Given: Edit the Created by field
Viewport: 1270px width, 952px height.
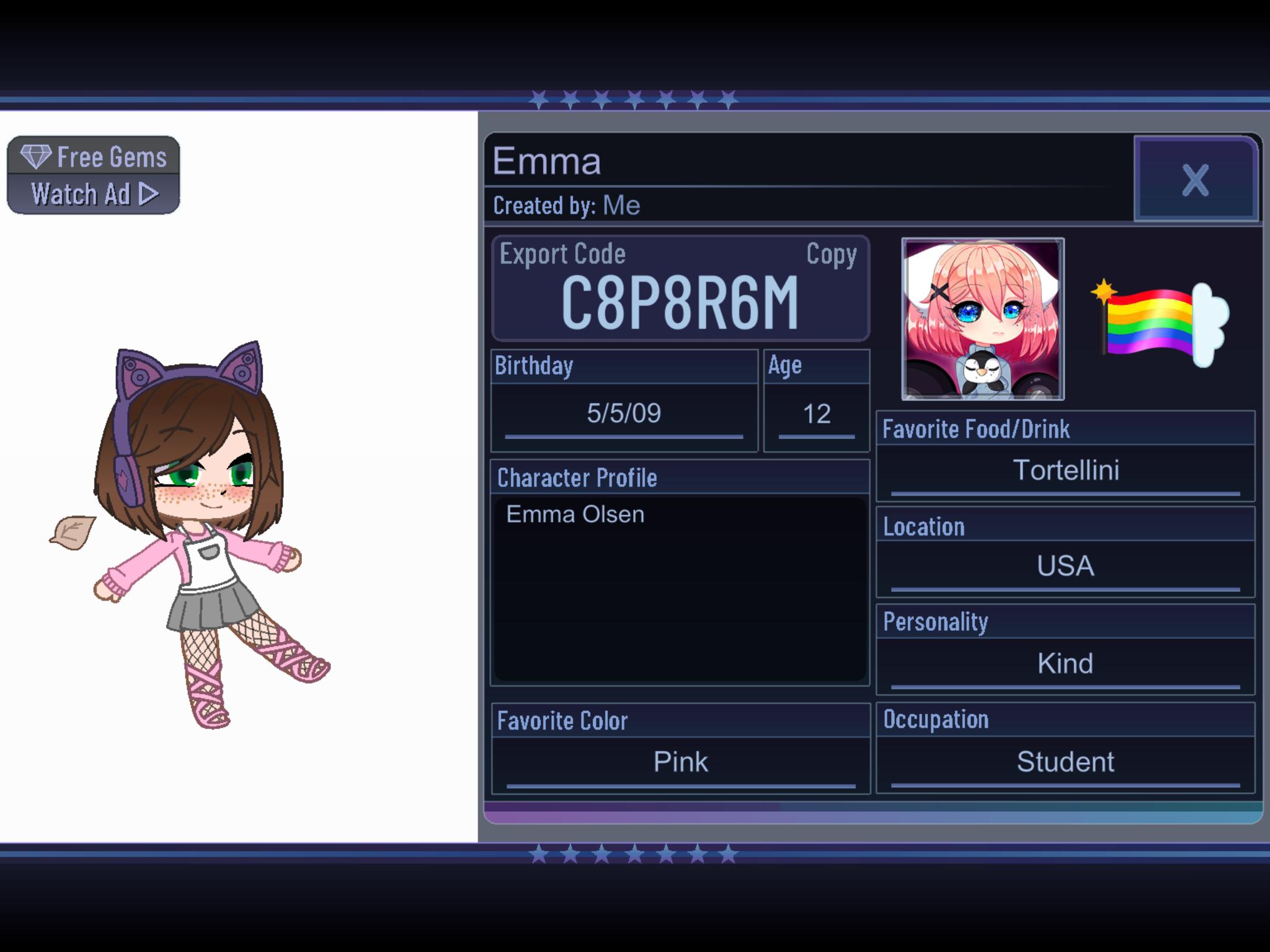Looking at the screenshot, I should [x=621, y=206].
